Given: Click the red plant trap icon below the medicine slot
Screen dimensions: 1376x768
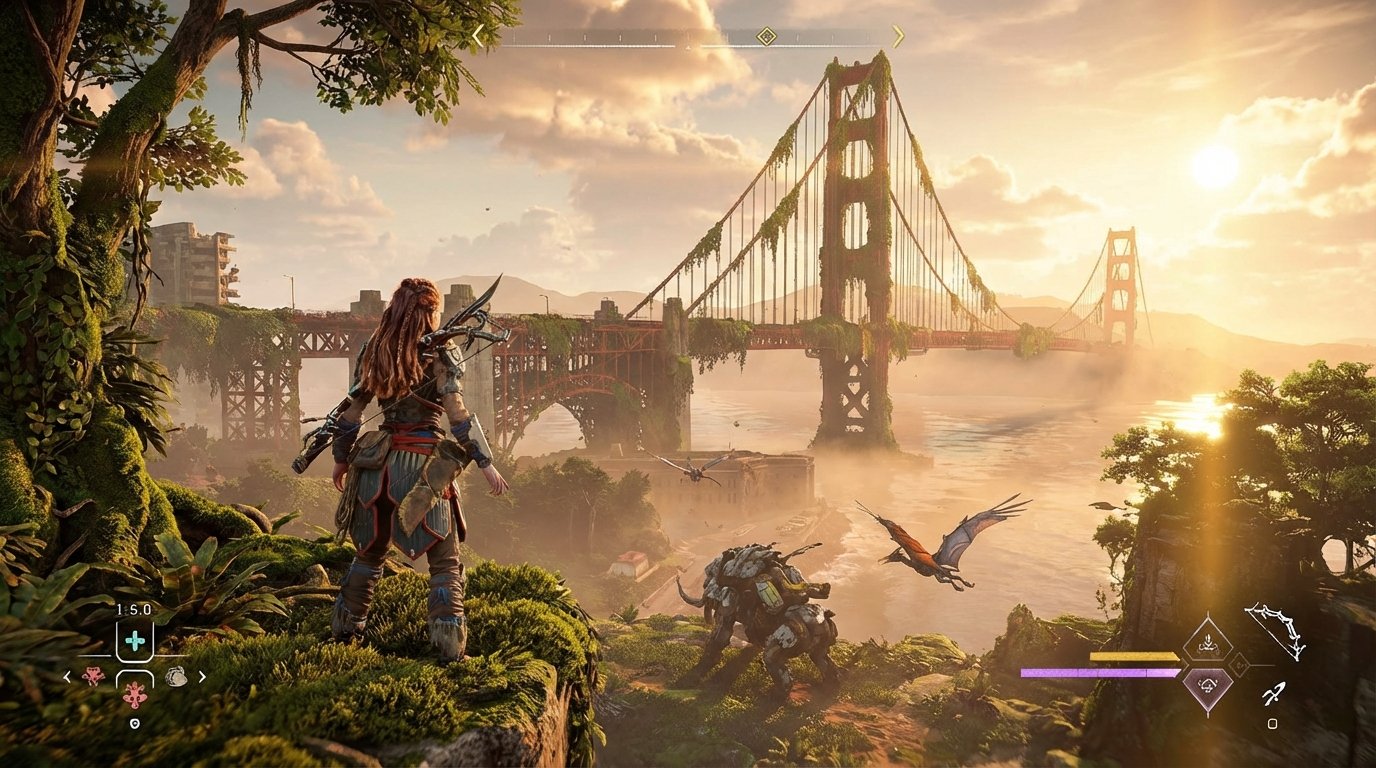Looking at the screenshot, I should pyautogui.click(x=135, y=696).
